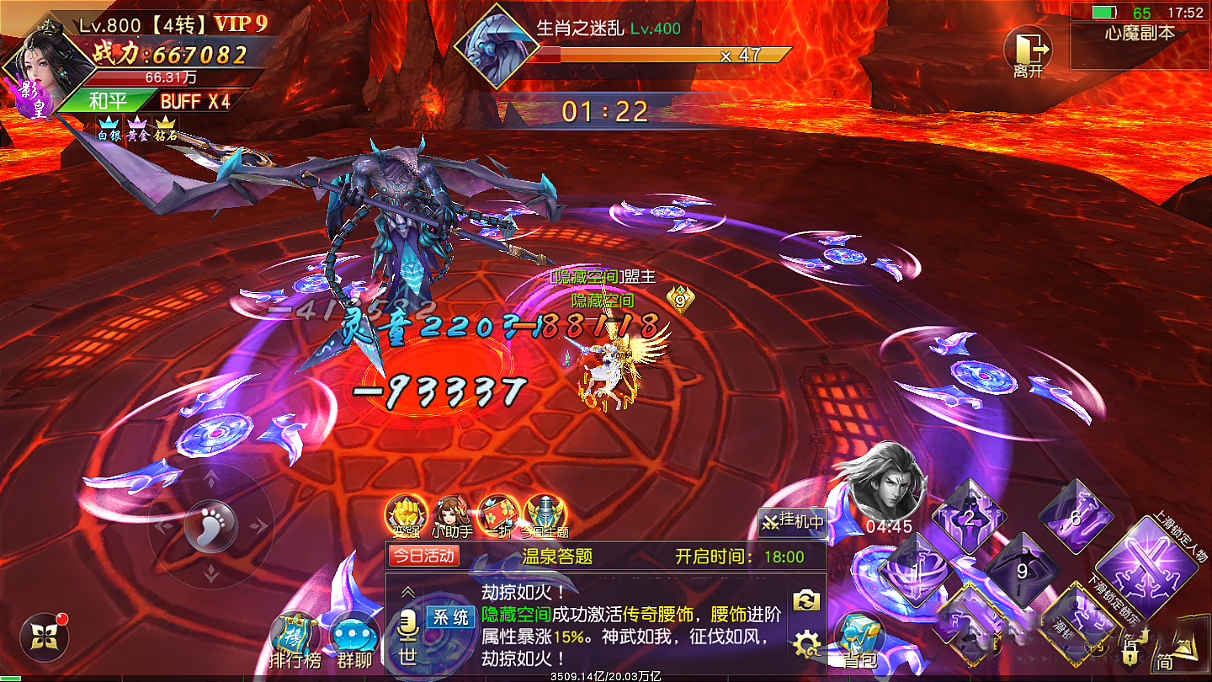This screenshot has height=682, width=1212.
Task: Open the 一折 discount offer
Action: click(497, 515)
